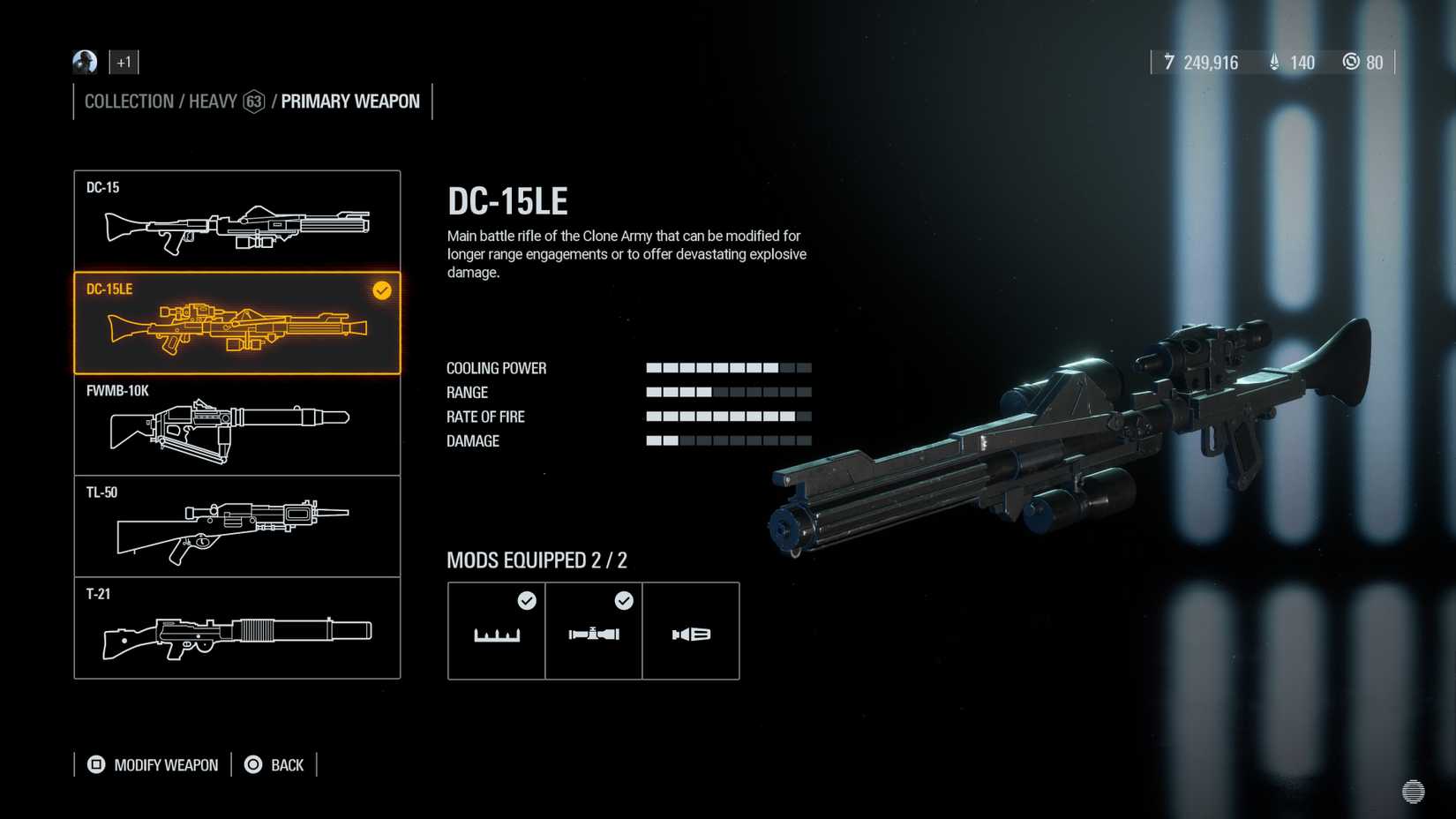Click the BACK button

[x=285, y=764]
